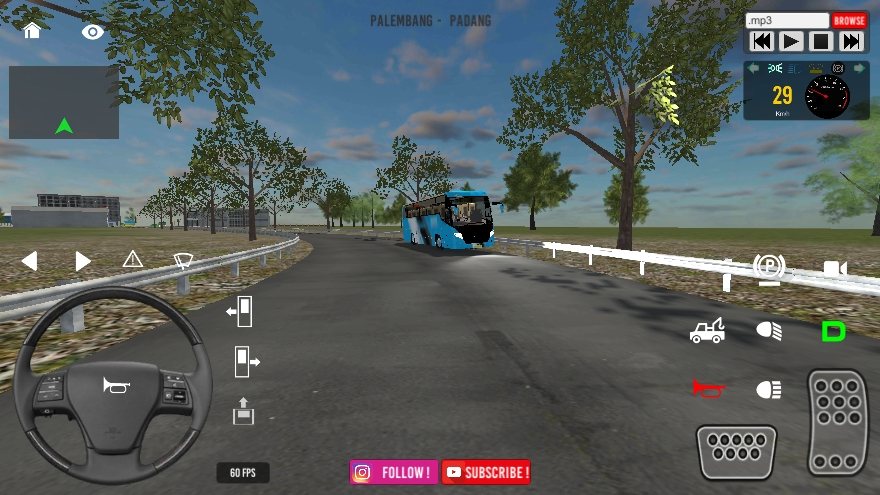Activate the left turn signal arrow

(29, 261)
